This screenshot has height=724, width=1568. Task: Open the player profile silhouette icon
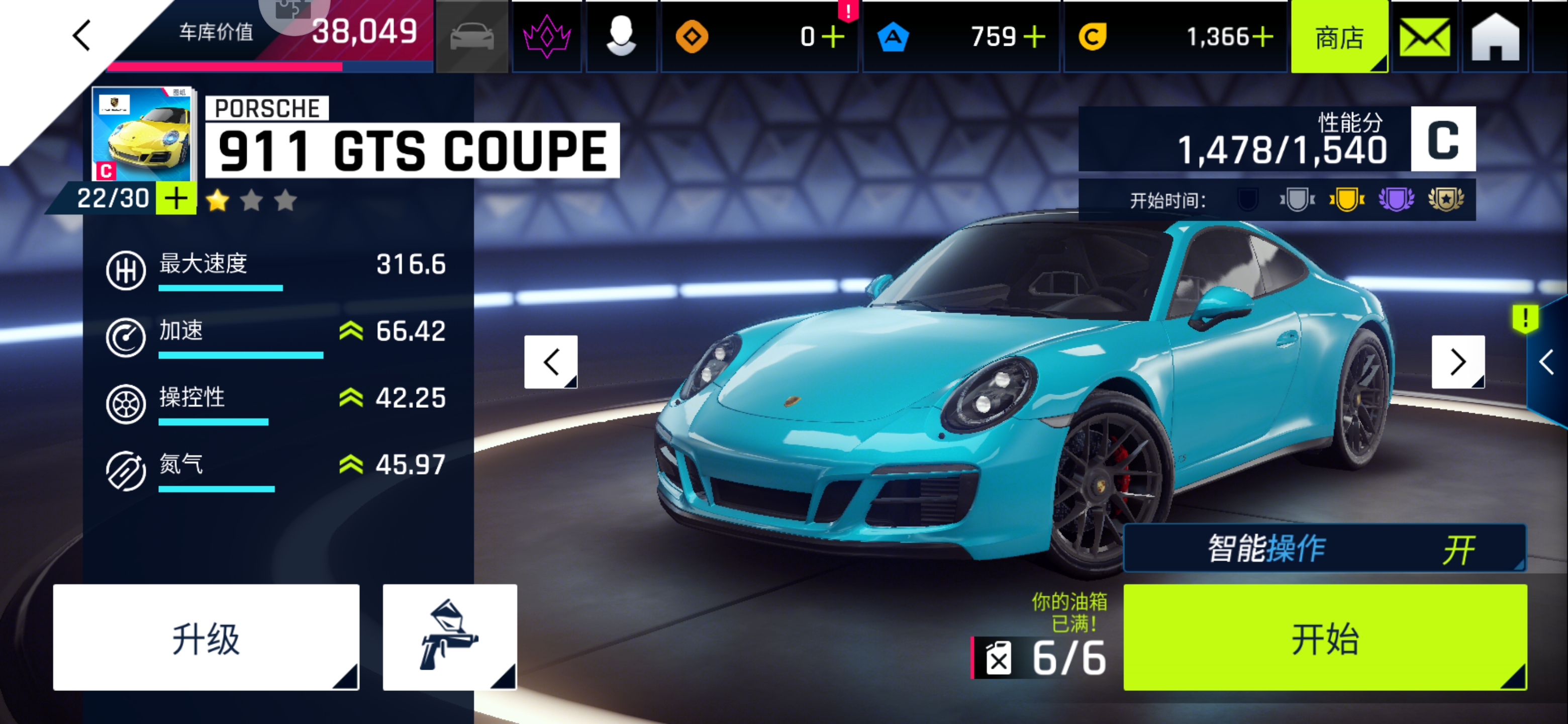621,37
